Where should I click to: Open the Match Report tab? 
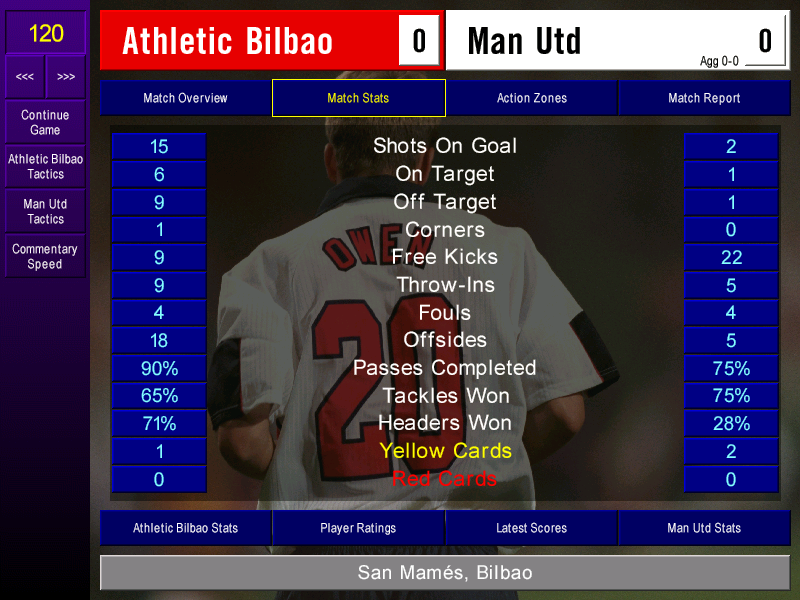point(704,98)
